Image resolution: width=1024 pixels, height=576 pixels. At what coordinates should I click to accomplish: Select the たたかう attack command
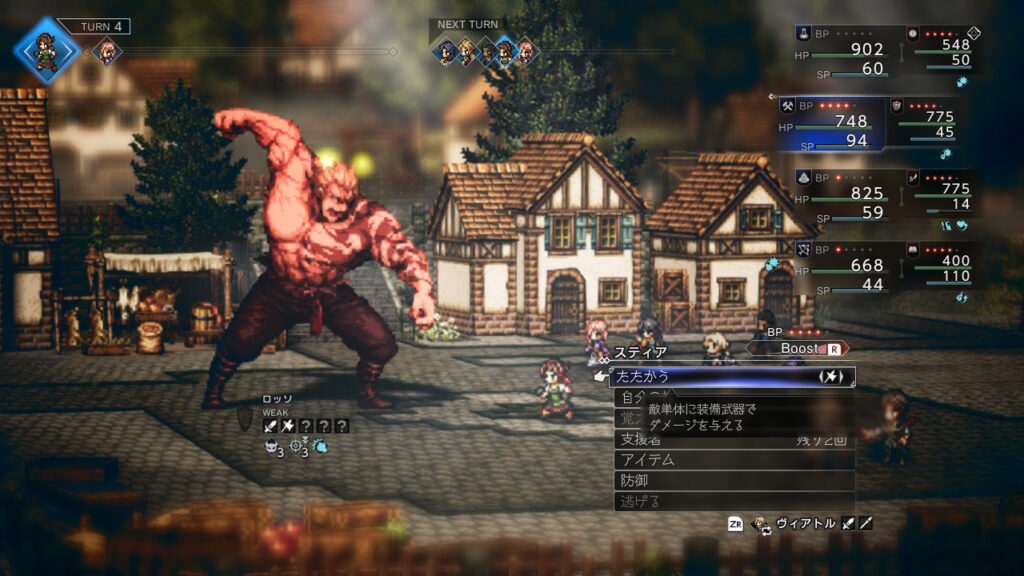point(730,377)
